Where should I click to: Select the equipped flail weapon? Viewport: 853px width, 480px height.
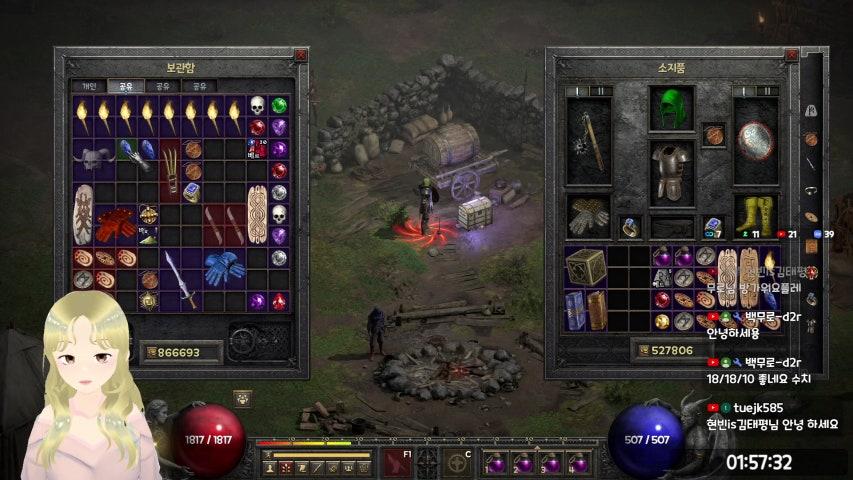pos(588,140)
